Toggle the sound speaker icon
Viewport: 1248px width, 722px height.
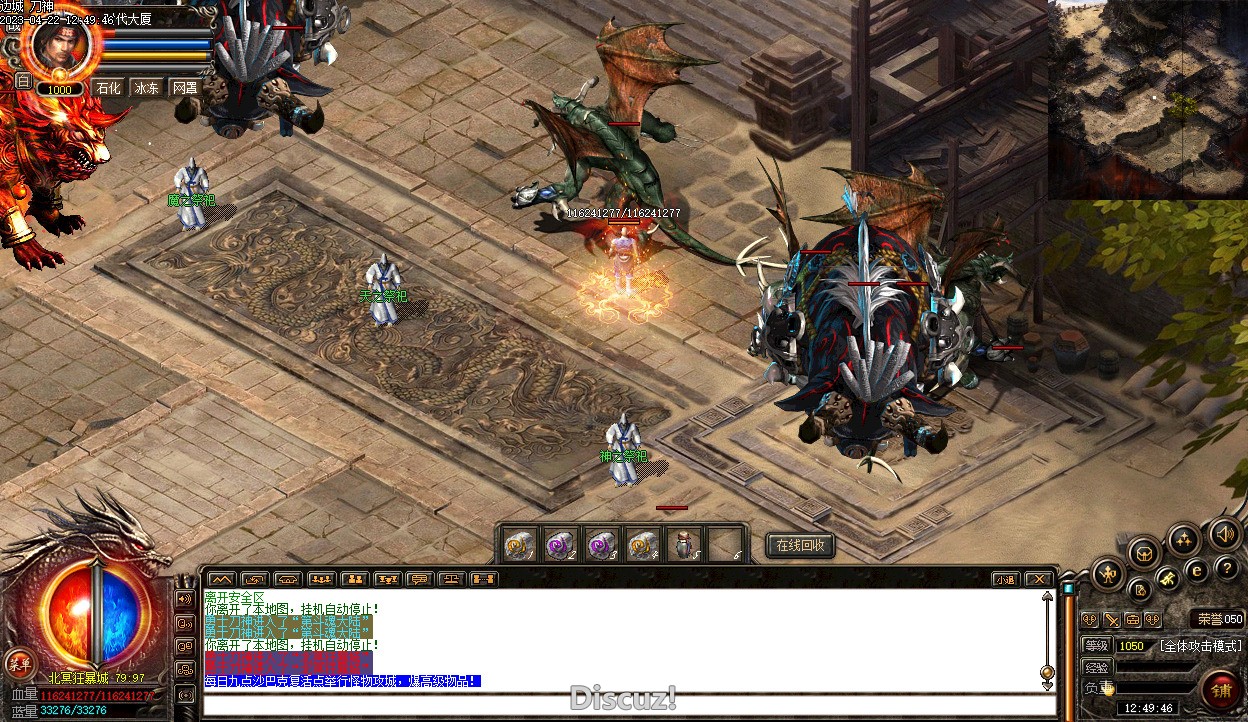(1224, 534)
